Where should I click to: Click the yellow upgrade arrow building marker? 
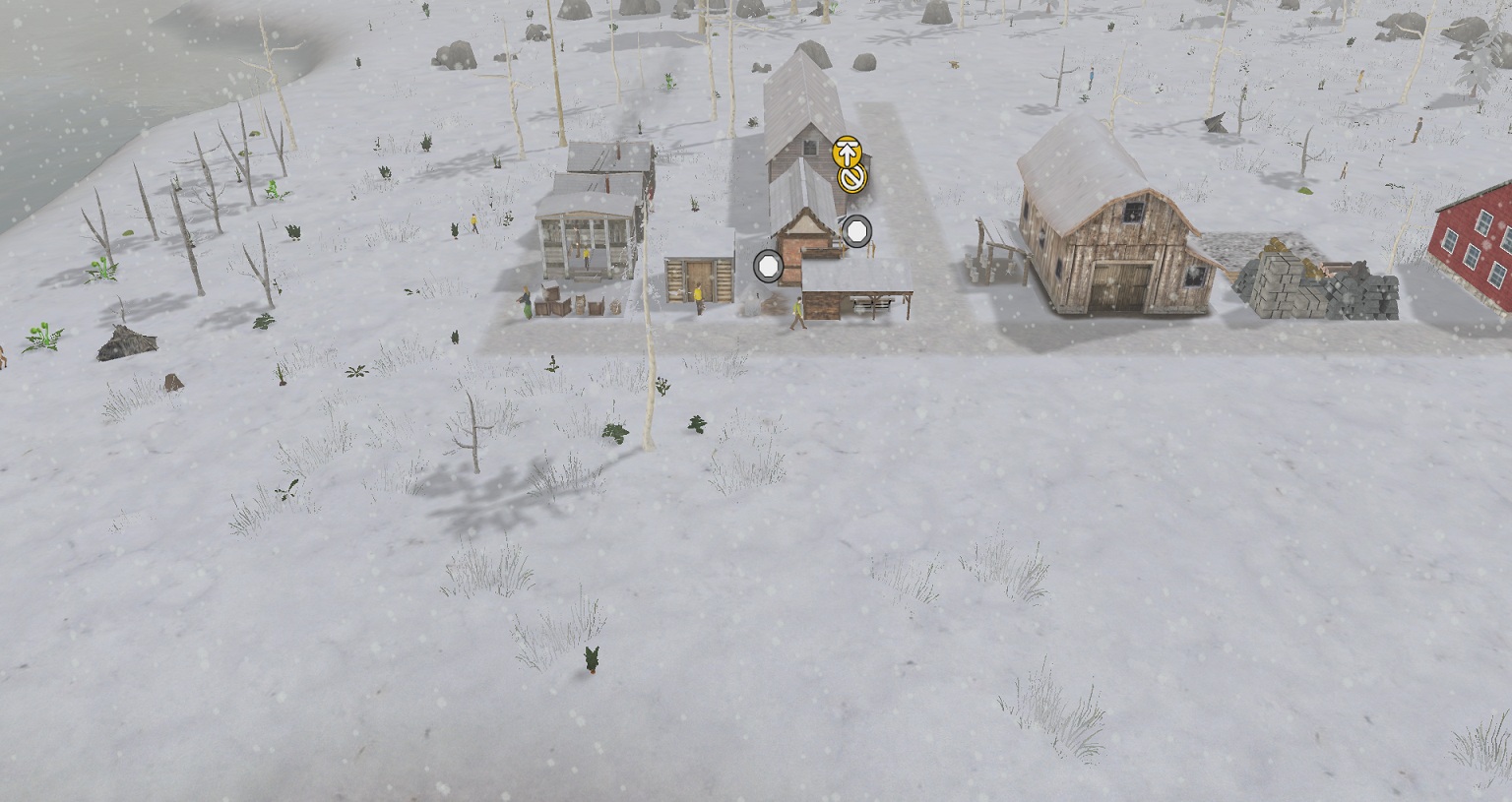[846, 153]
